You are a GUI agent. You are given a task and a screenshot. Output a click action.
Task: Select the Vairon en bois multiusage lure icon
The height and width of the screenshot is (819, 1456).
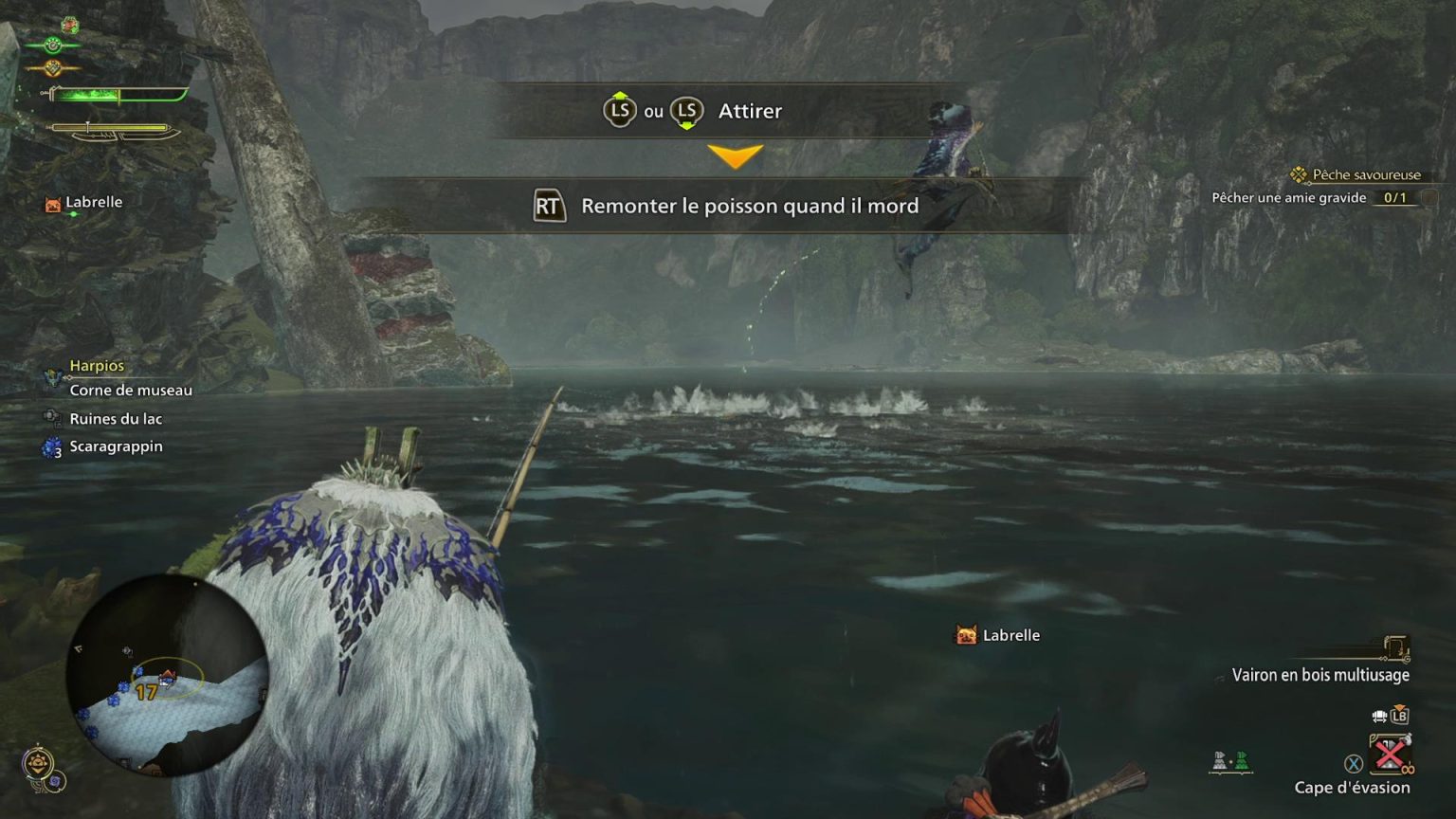click(1395, 647)
